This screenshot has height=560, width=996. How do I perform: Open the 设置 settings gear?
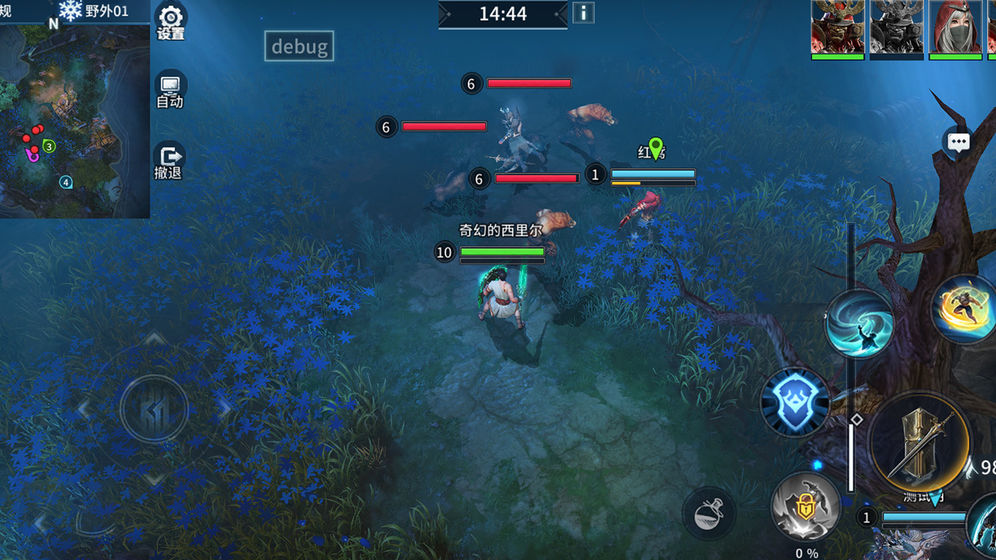[171, 21]
